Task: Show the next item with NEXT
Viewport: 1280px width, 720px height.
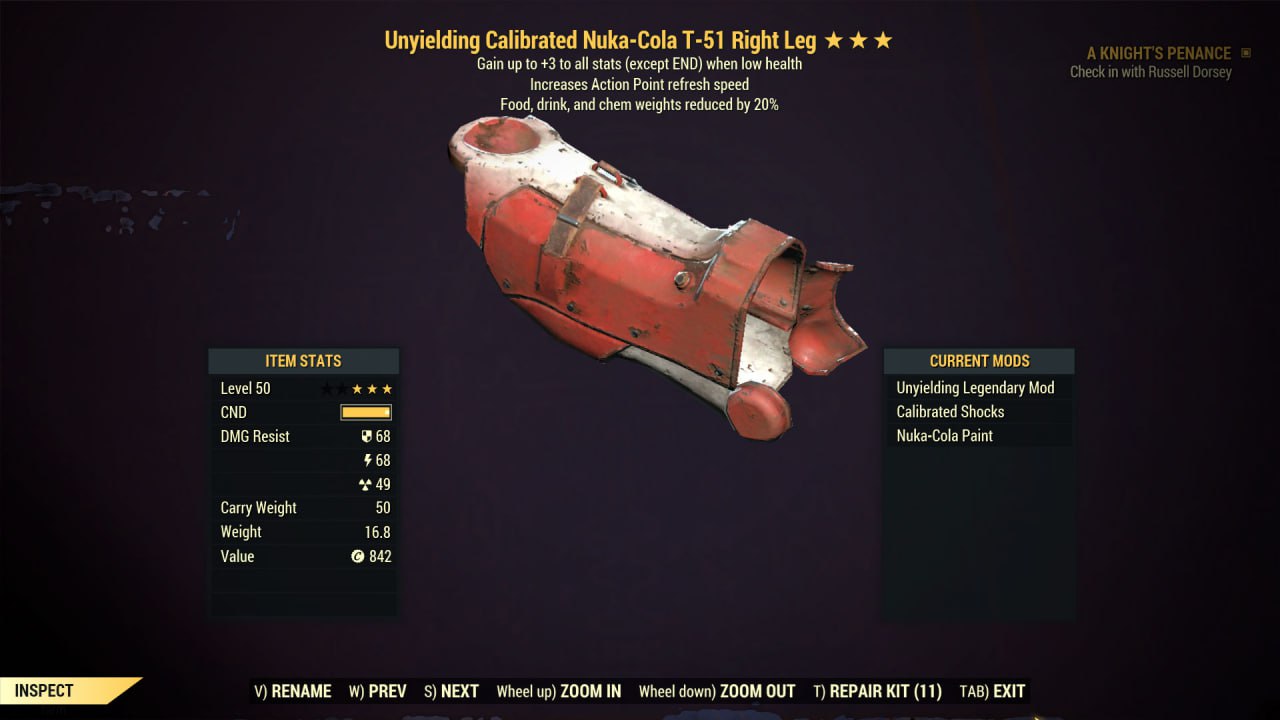Action: coord(451,691)
